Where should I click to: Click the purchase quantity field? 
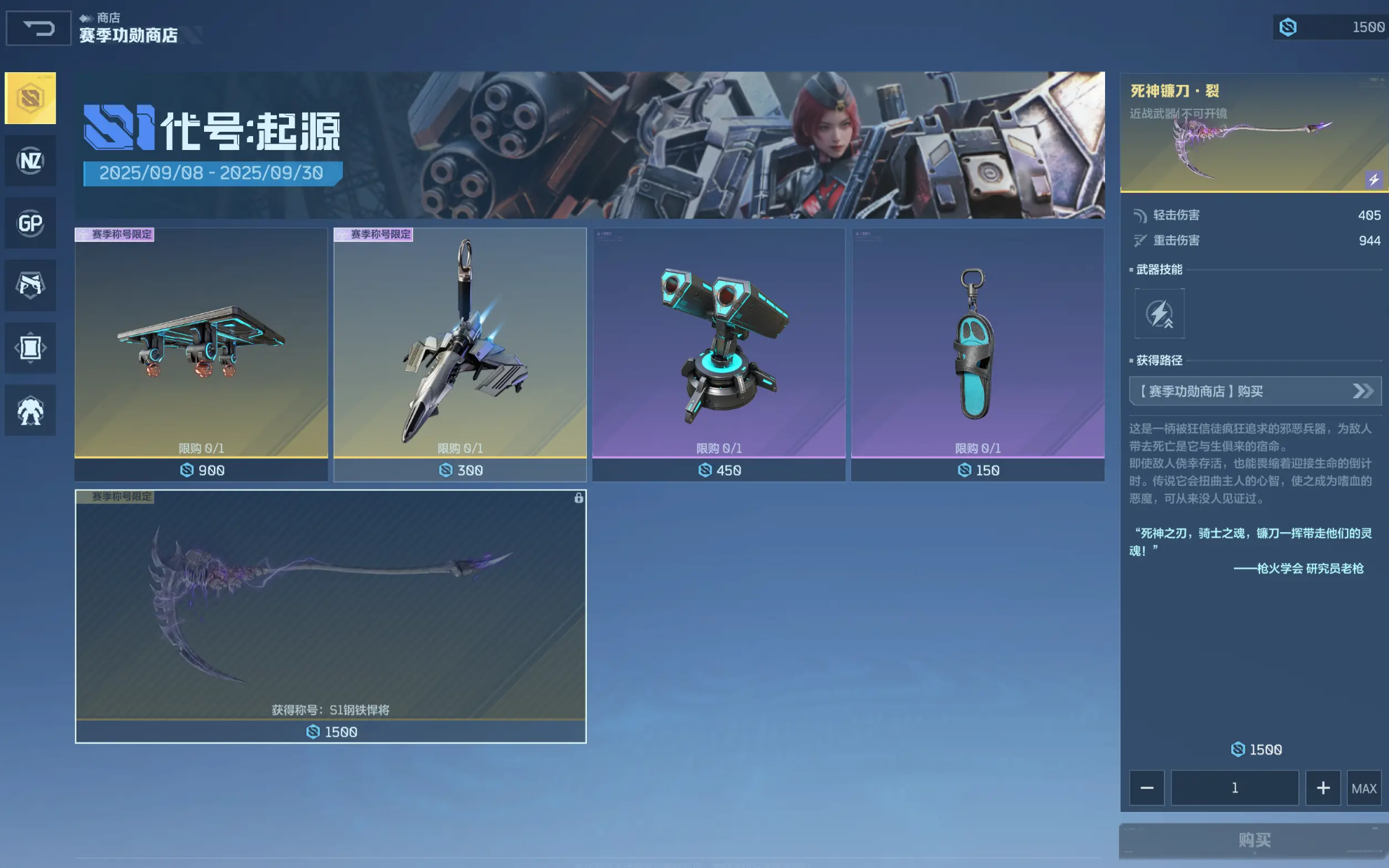pos(1234,788)
